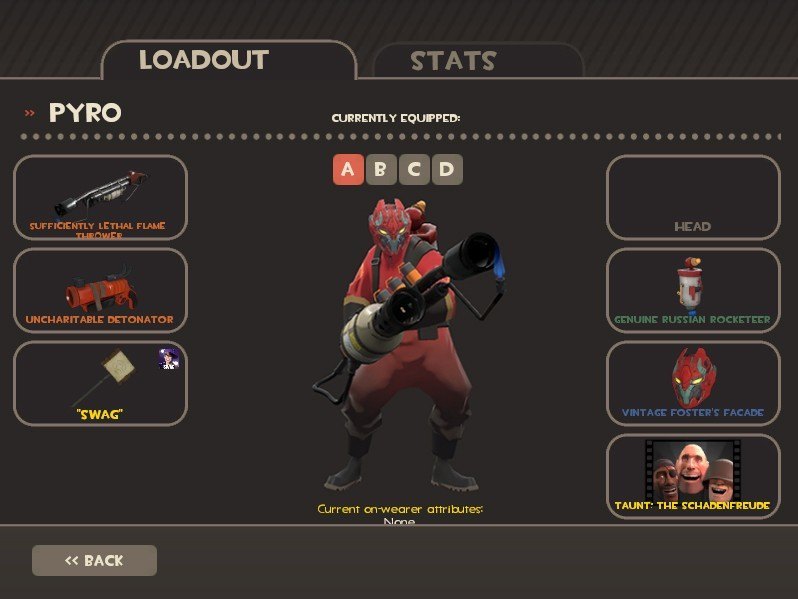
Task: Activate loadout preset D
Action: [x=447, y=169]
